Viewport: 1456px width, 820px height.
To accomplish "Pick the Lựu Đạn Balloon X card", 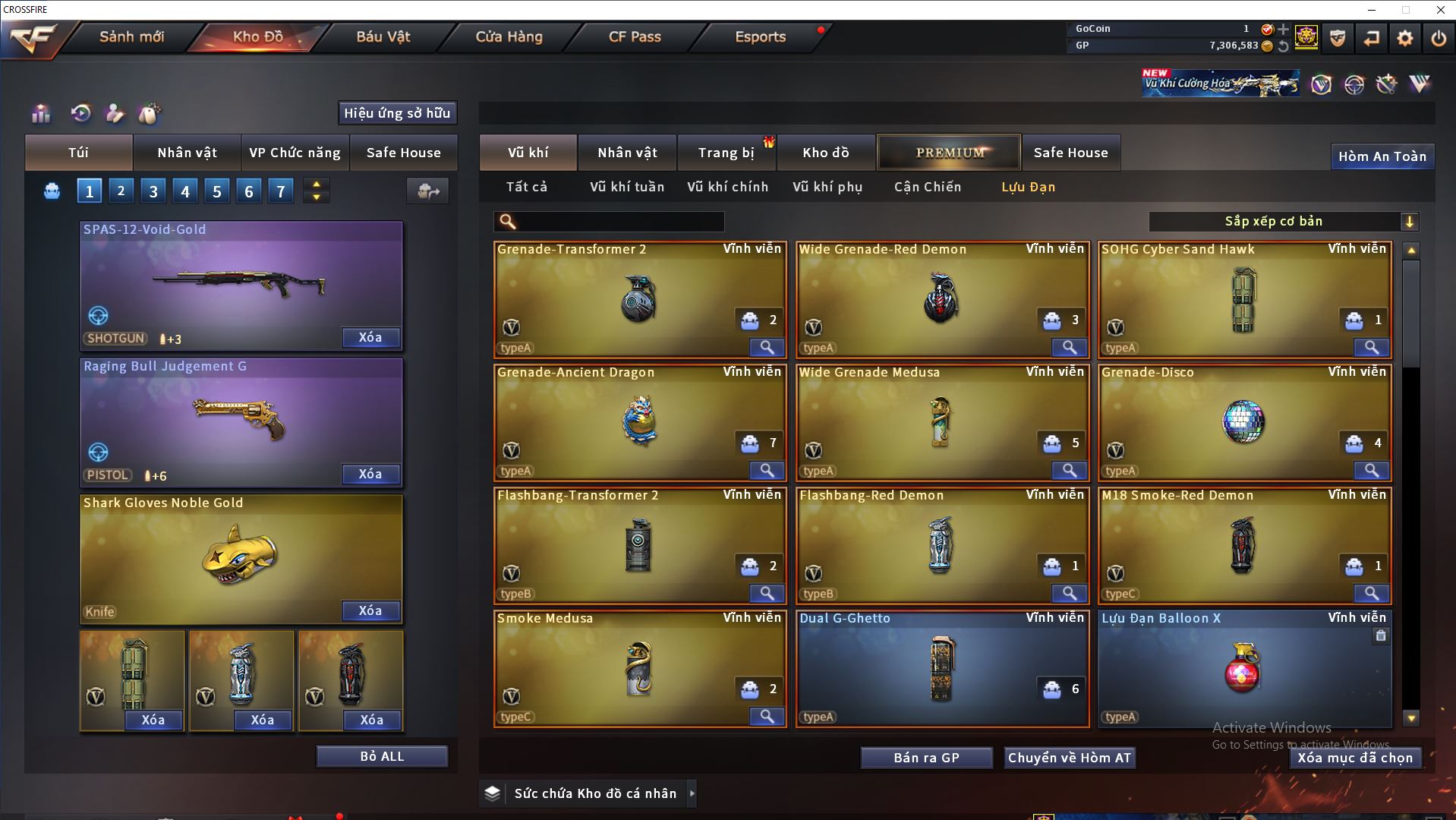I will point(1243,668).
